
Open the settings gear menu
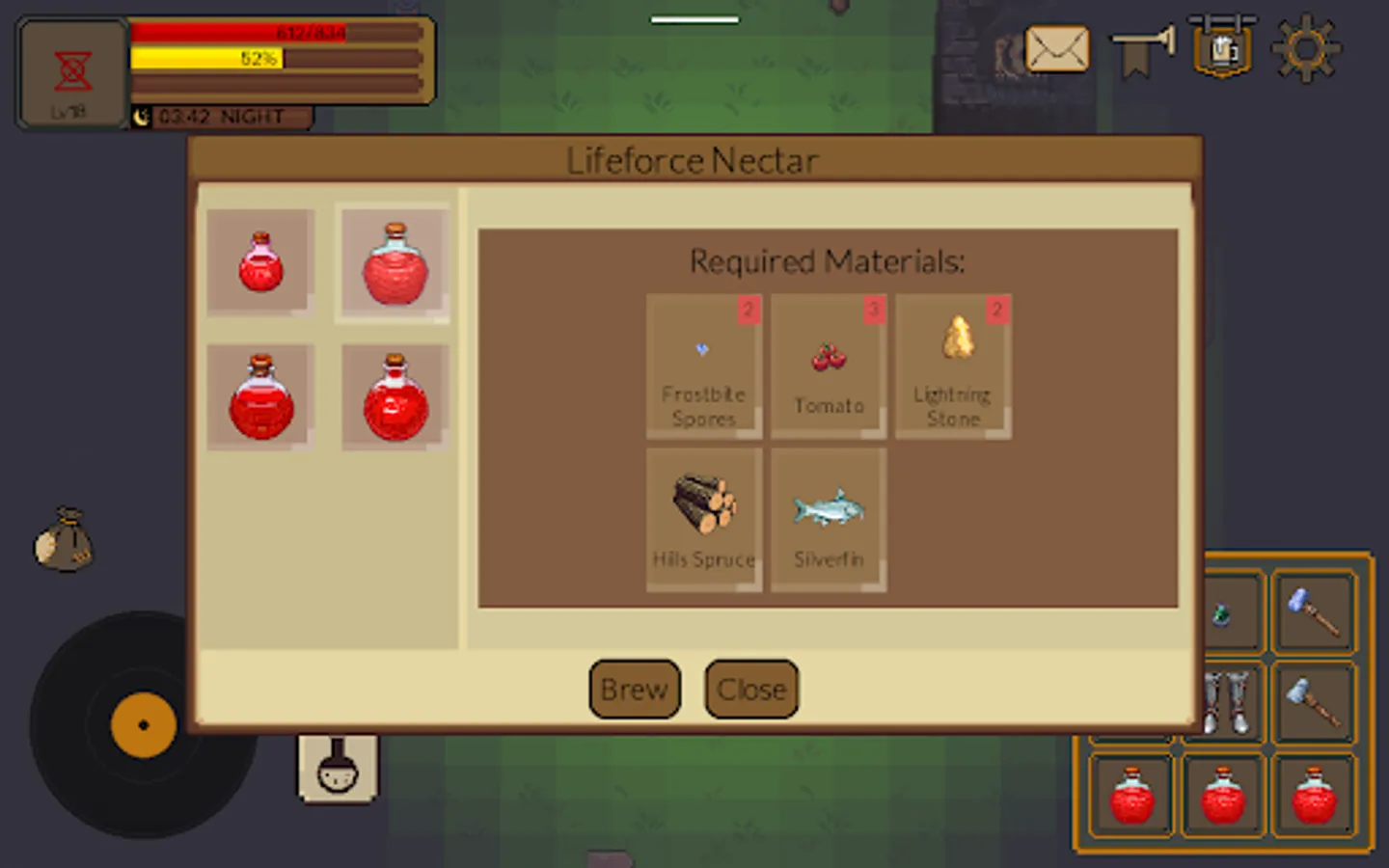tap(1308, 47)
